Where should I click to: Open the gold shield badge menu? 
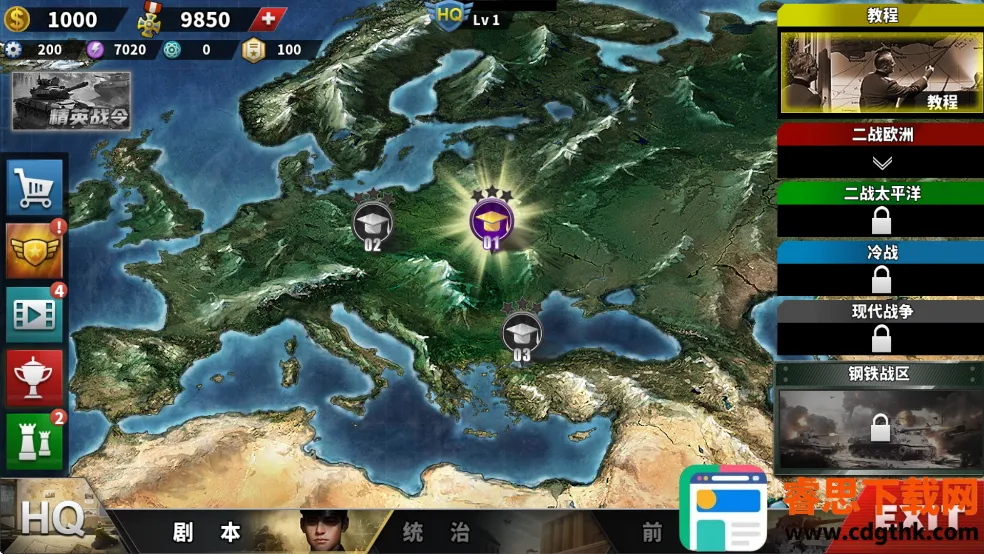[36, 251]
